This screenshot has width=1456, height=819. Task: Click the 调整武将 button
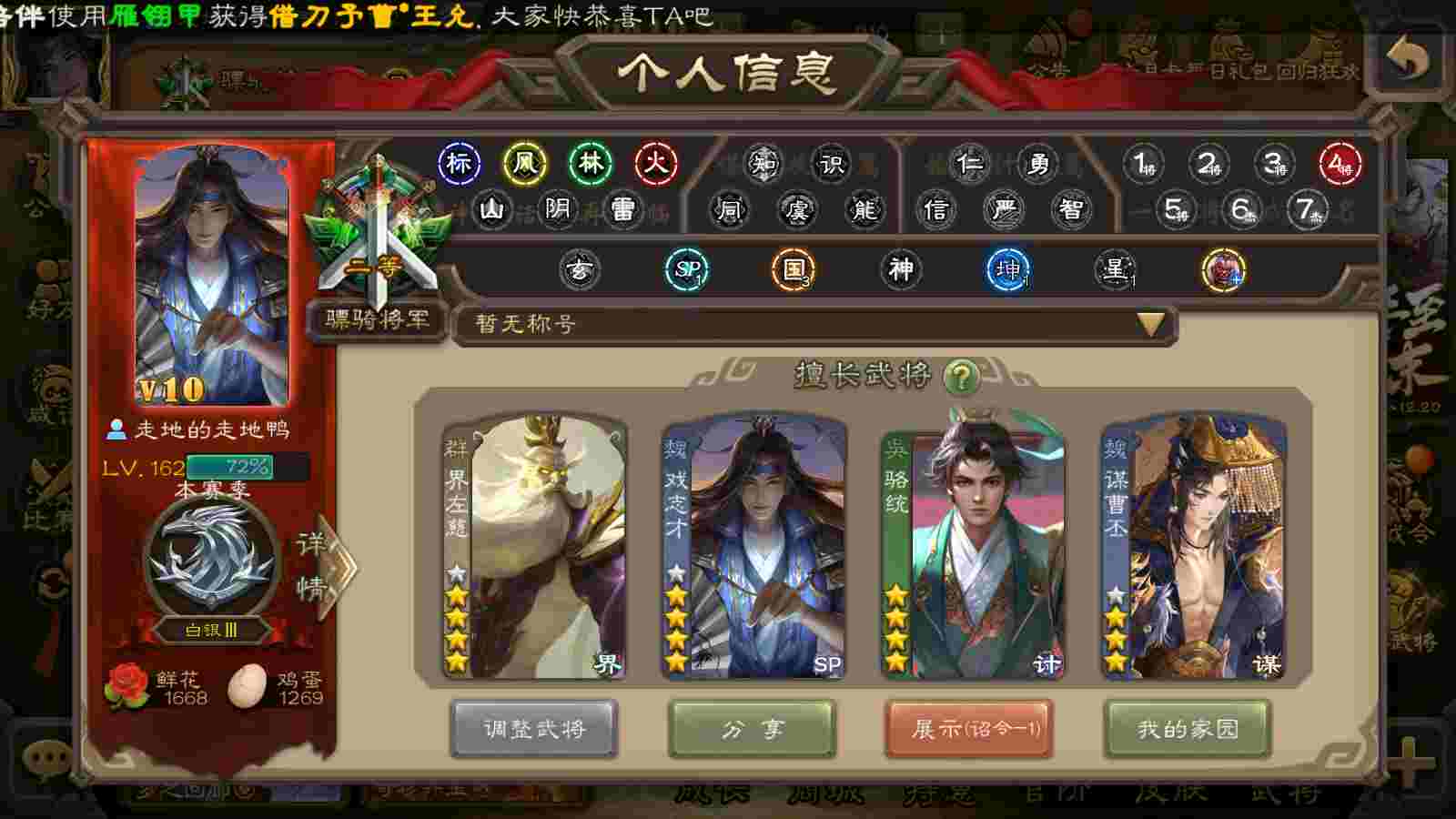[534, 728]
